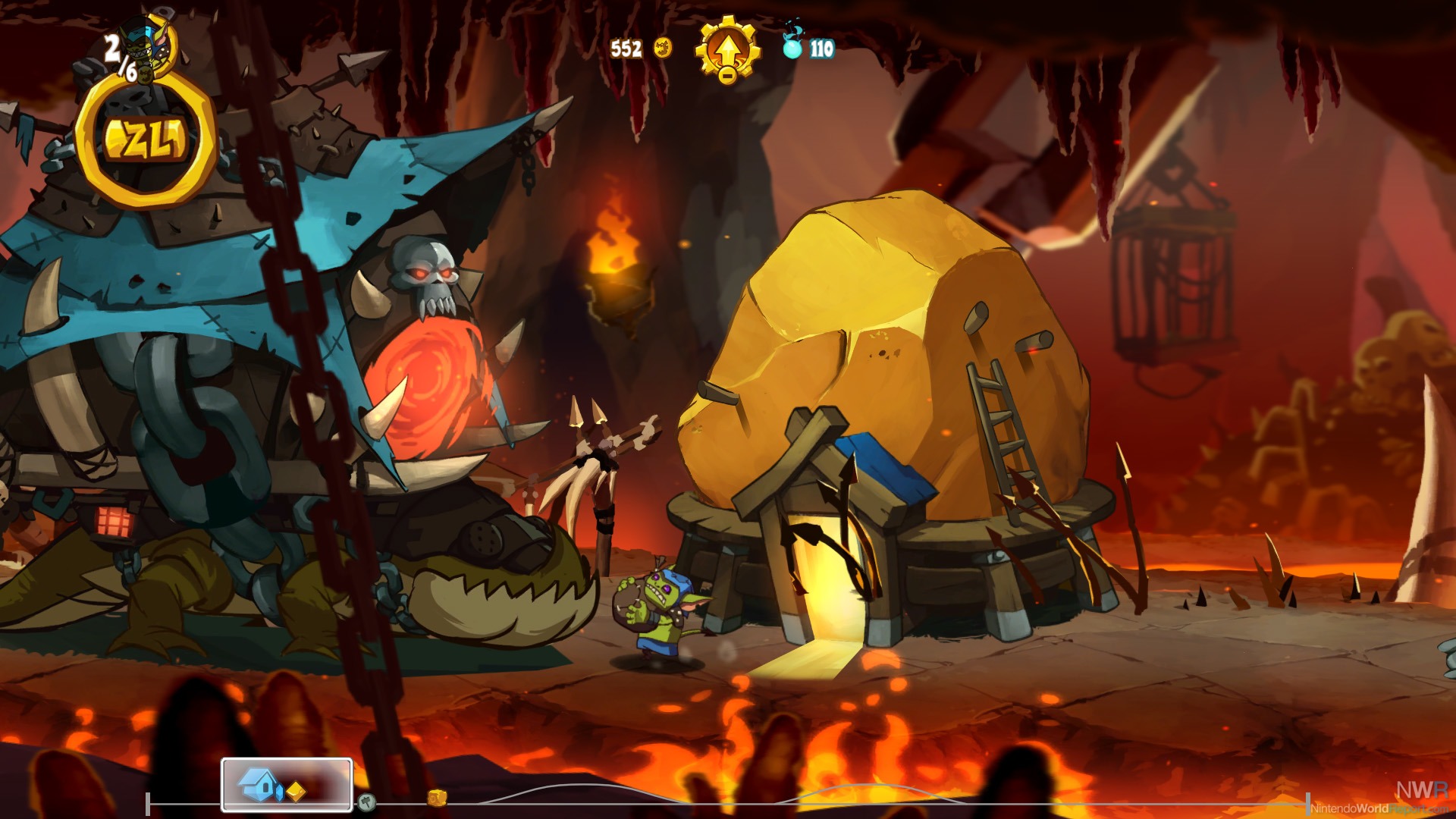Click the blue home base minimap icon
The width and height of the screenshot is (1456, 819).
tap(258, 784)
